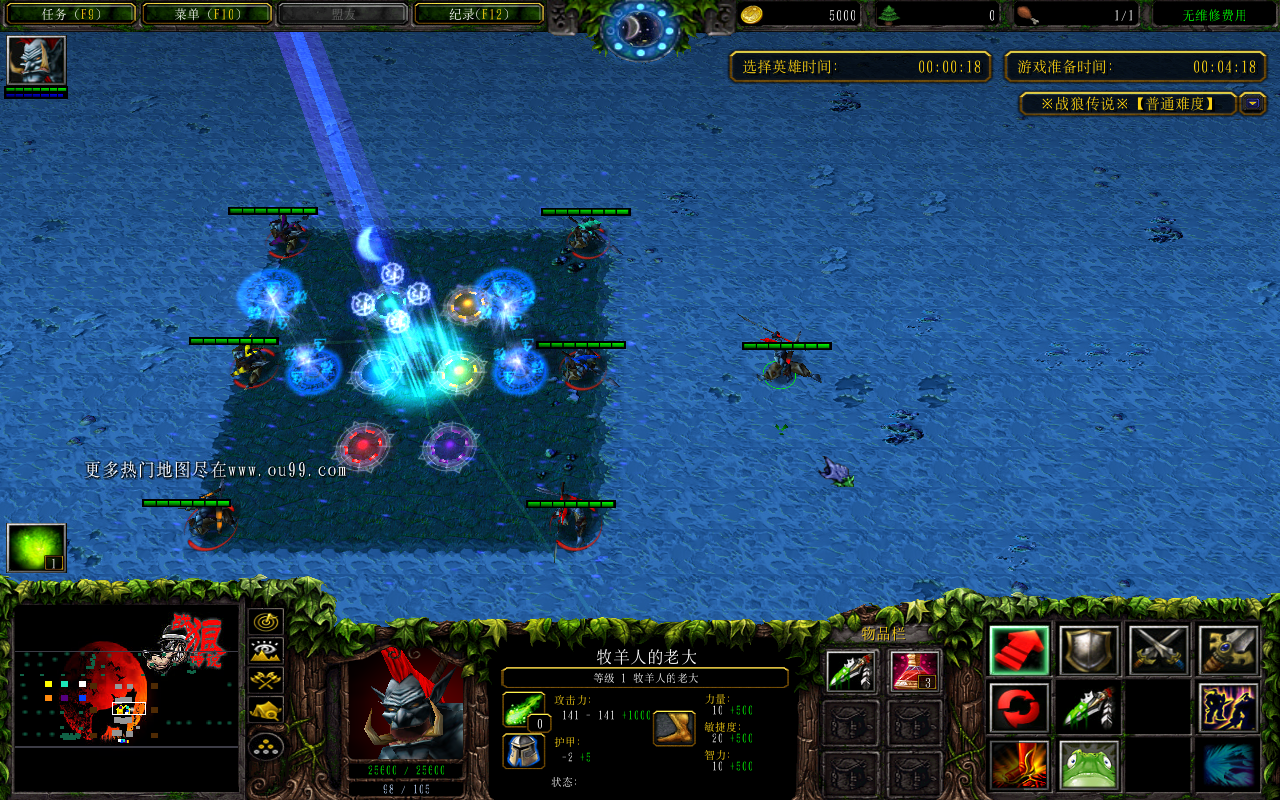Open the 纪录 (F12) log menu
The height and width of the screenshot is (800, 1280).
point(479,14)
